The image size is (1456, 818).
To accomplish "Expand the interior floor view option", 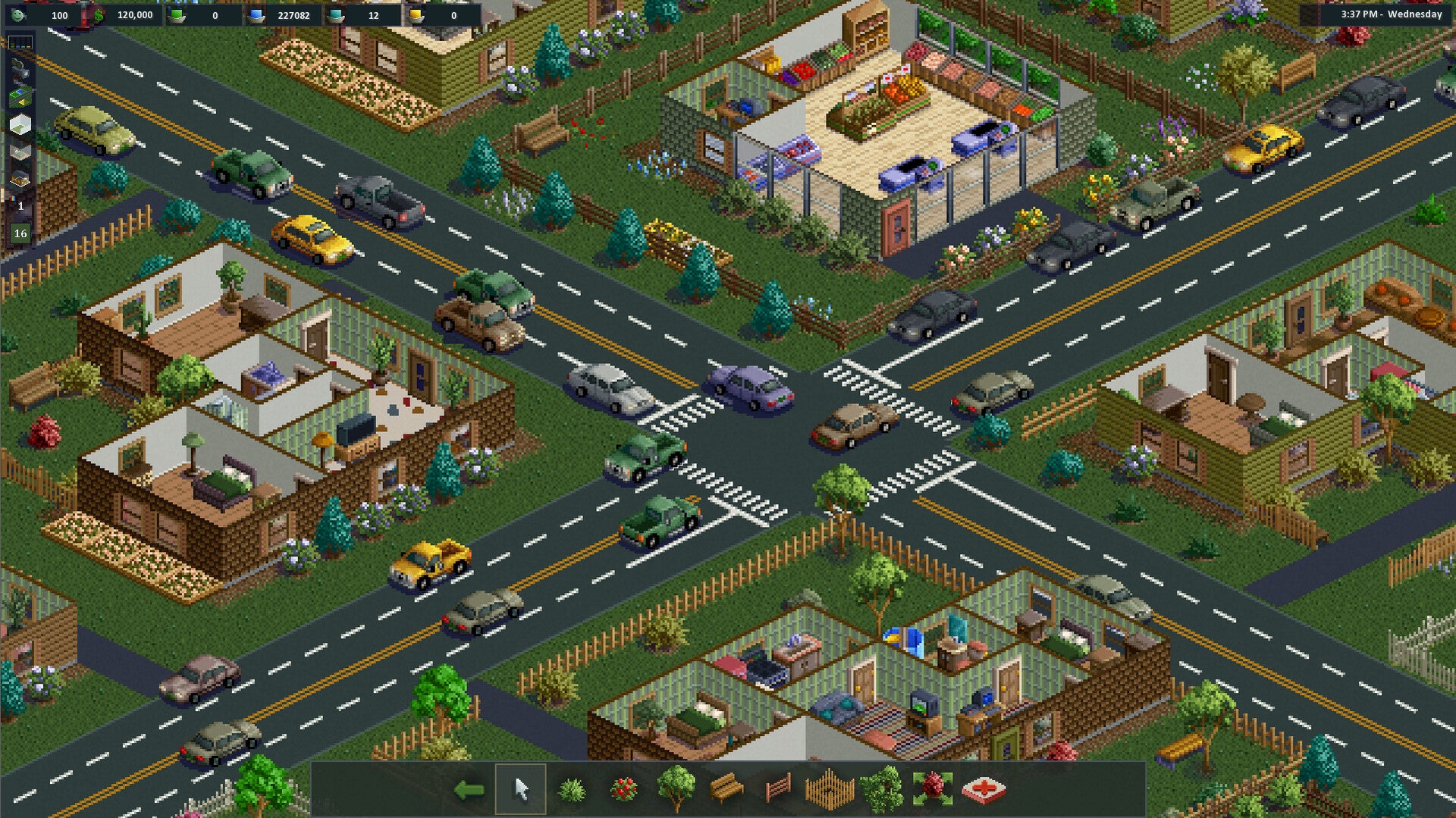I will tap(19, 151).
